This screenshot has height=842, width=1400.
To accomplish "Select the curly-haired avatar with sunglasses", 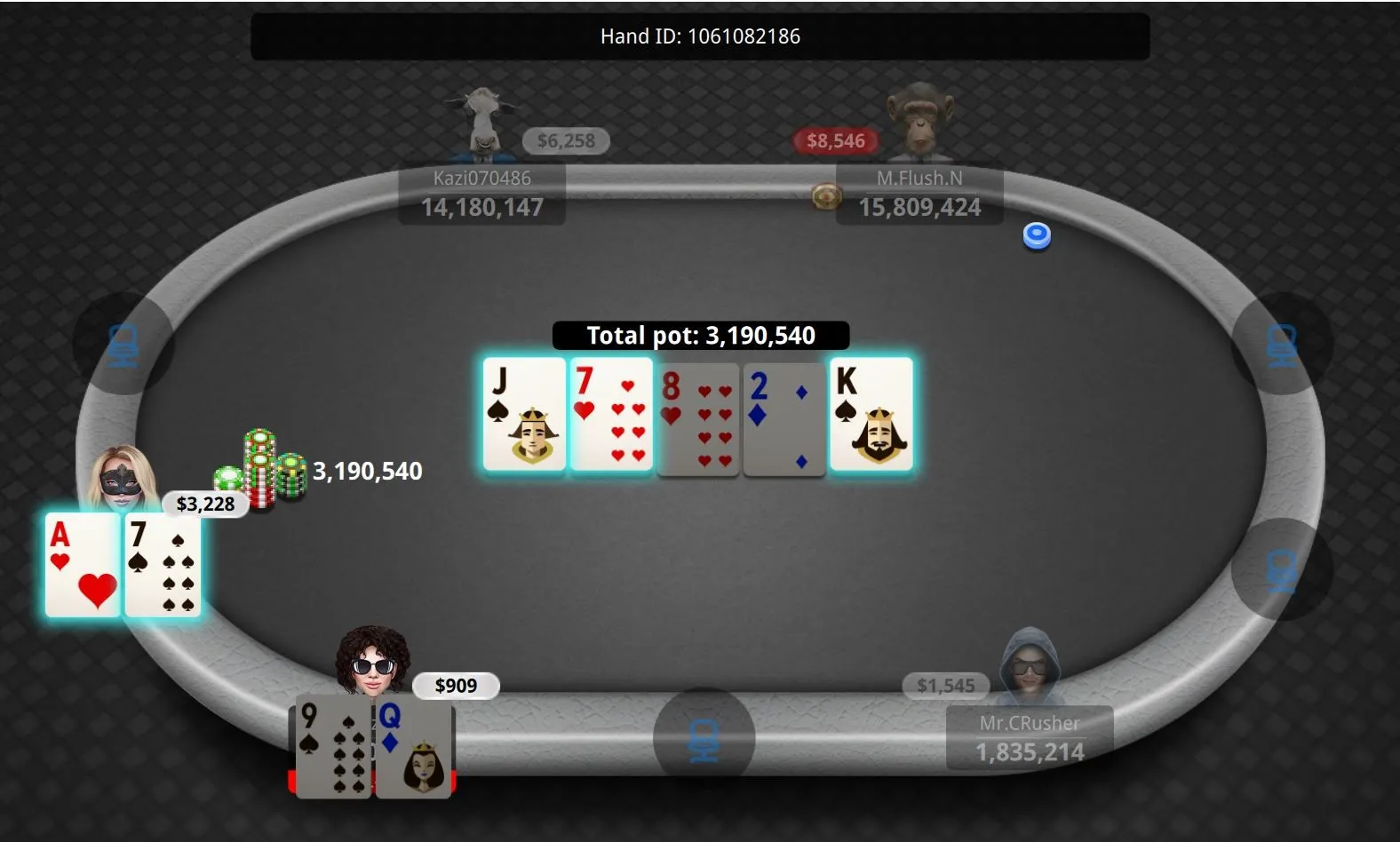I will pyautogui.click(x=372, y=662).
